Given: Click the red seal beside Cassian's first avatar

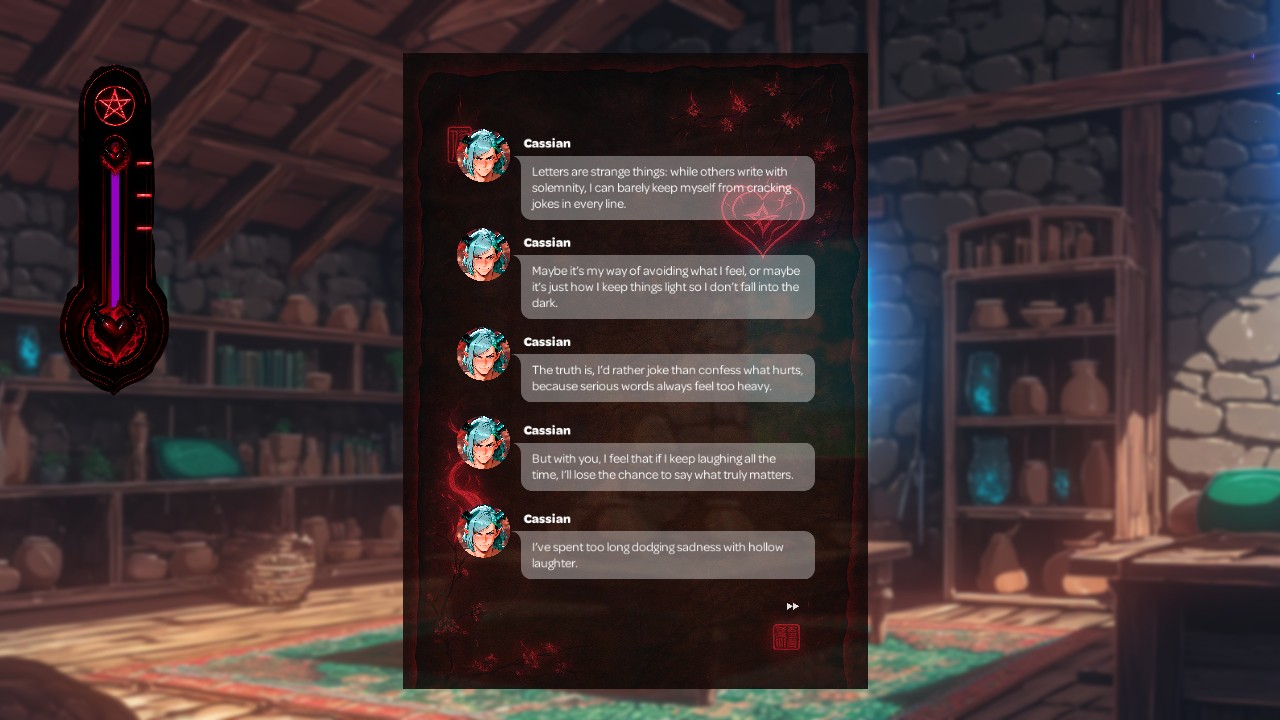Looking at the screenshot, I should [x=455, y=142].
